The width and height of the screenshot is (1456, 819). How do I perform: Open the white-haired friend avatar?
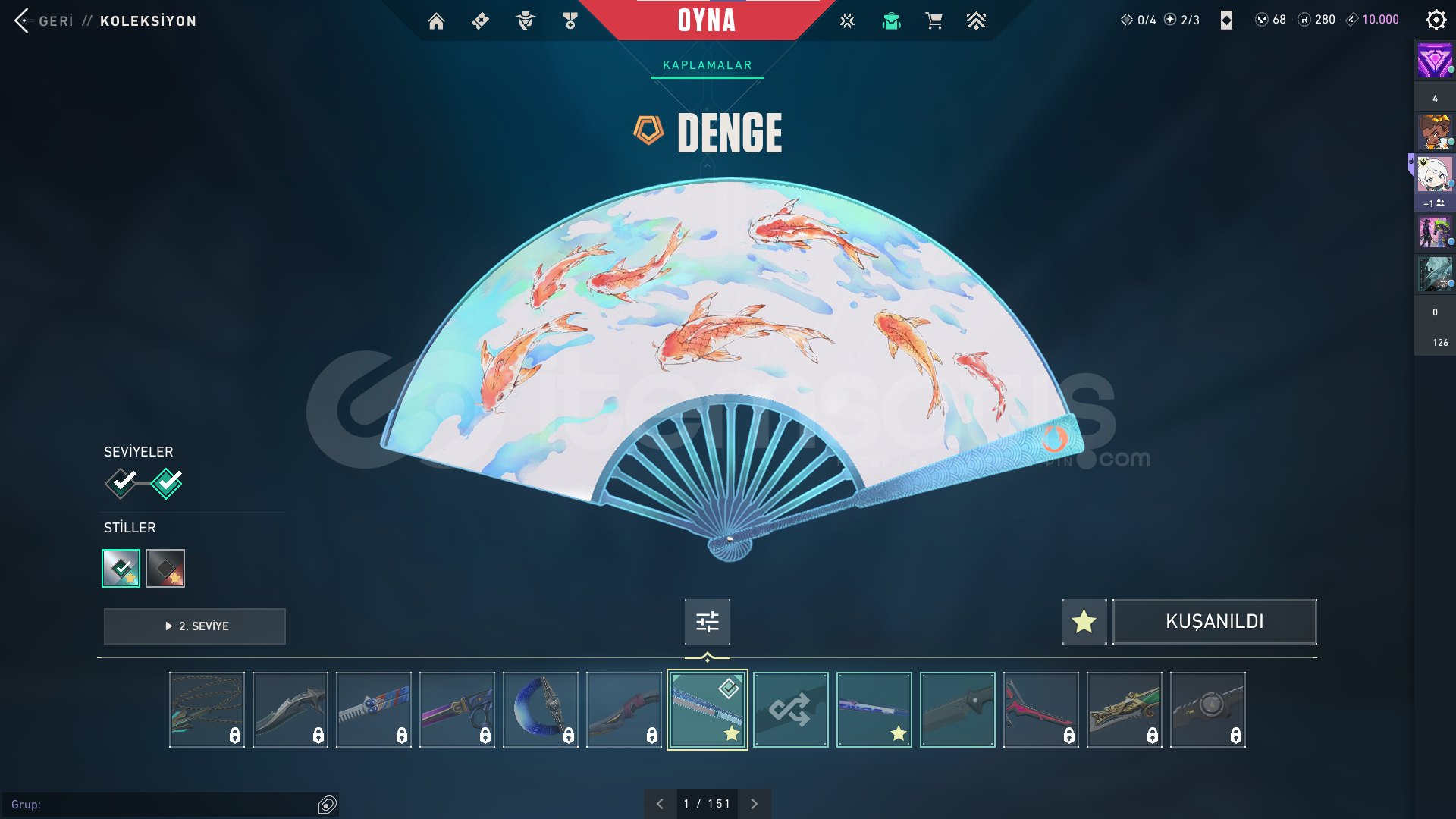(x=1434, y=174)
